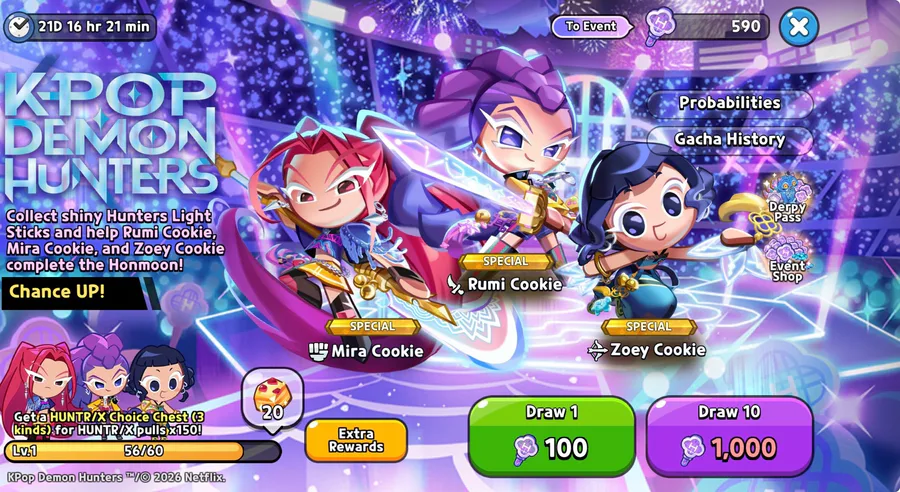Go to the Event Shop

pos(787,258)
